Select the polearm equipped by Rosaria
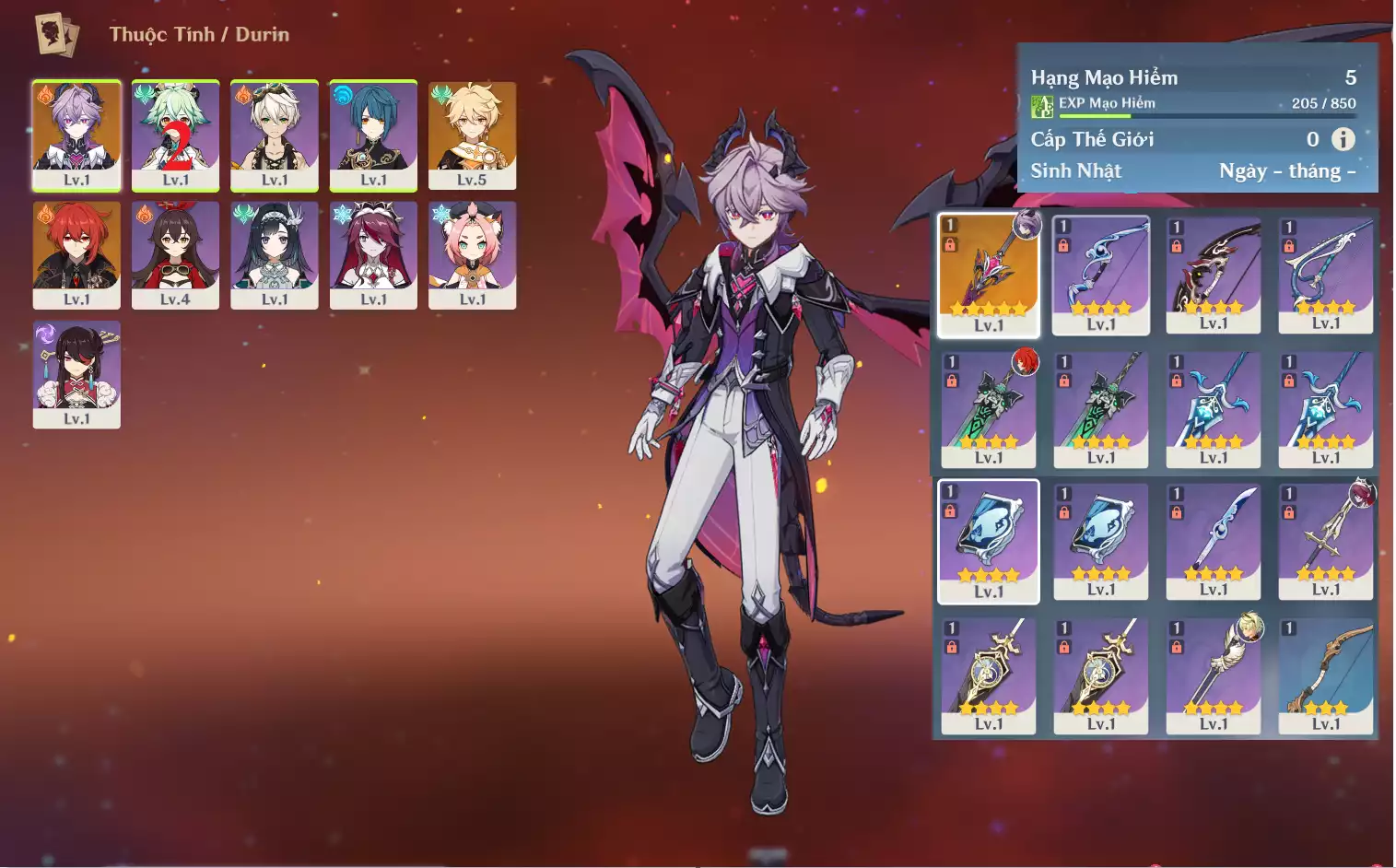 pos(1326,541)
